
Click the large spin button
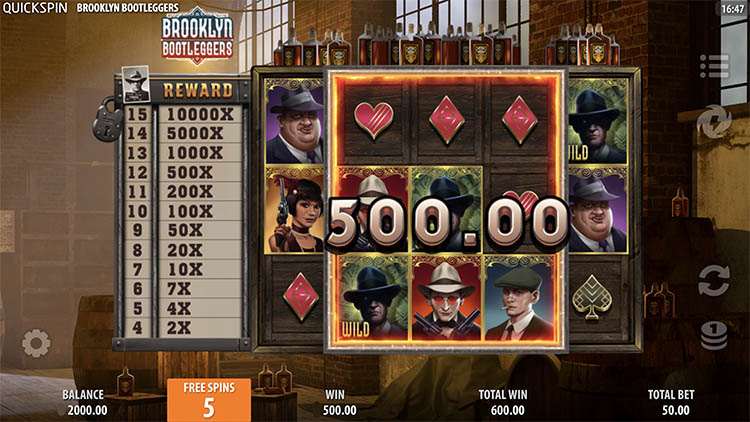click(714, 122)
